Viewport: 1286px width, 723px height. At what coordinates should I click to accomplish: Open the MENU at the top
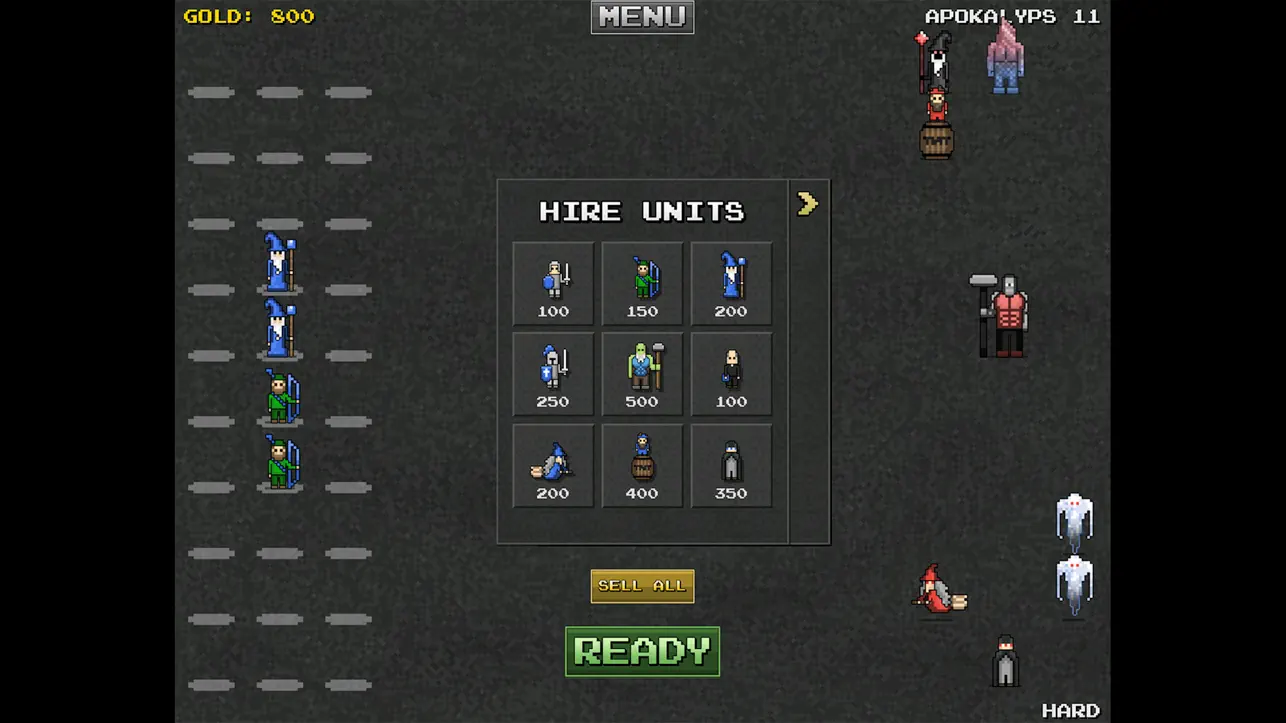[x=641, y=17]
